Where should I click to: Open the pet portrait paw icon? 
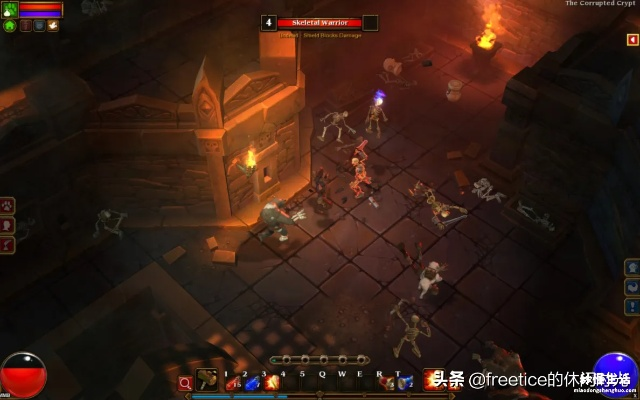pos(9,9)
